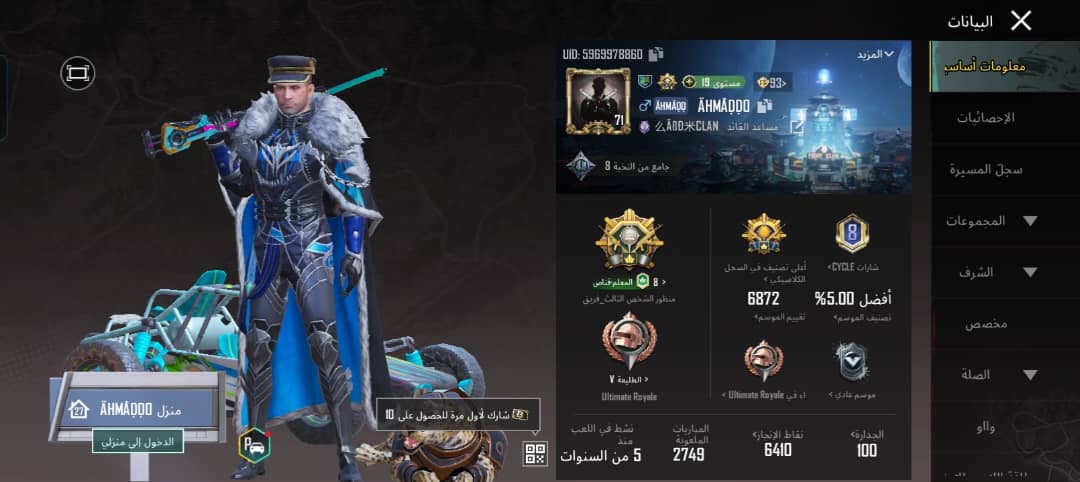Open the Ultimate Royale vanguard tier badge
The height and width of the screenshot is (482, 1080).
[x=629, y=342]
